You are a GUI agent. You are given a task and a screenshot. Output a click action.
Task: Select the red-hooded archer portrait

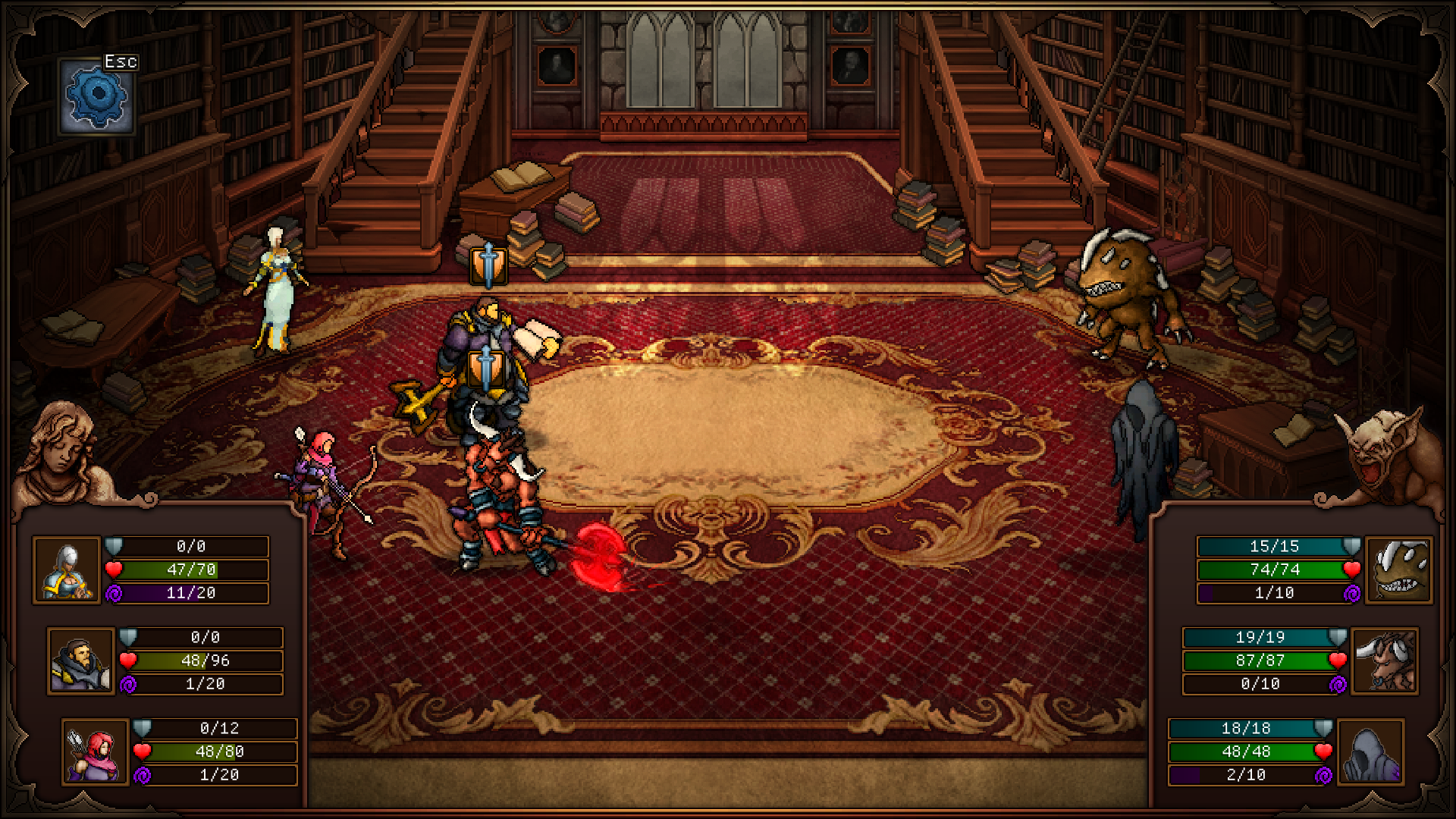click(93, 752)
